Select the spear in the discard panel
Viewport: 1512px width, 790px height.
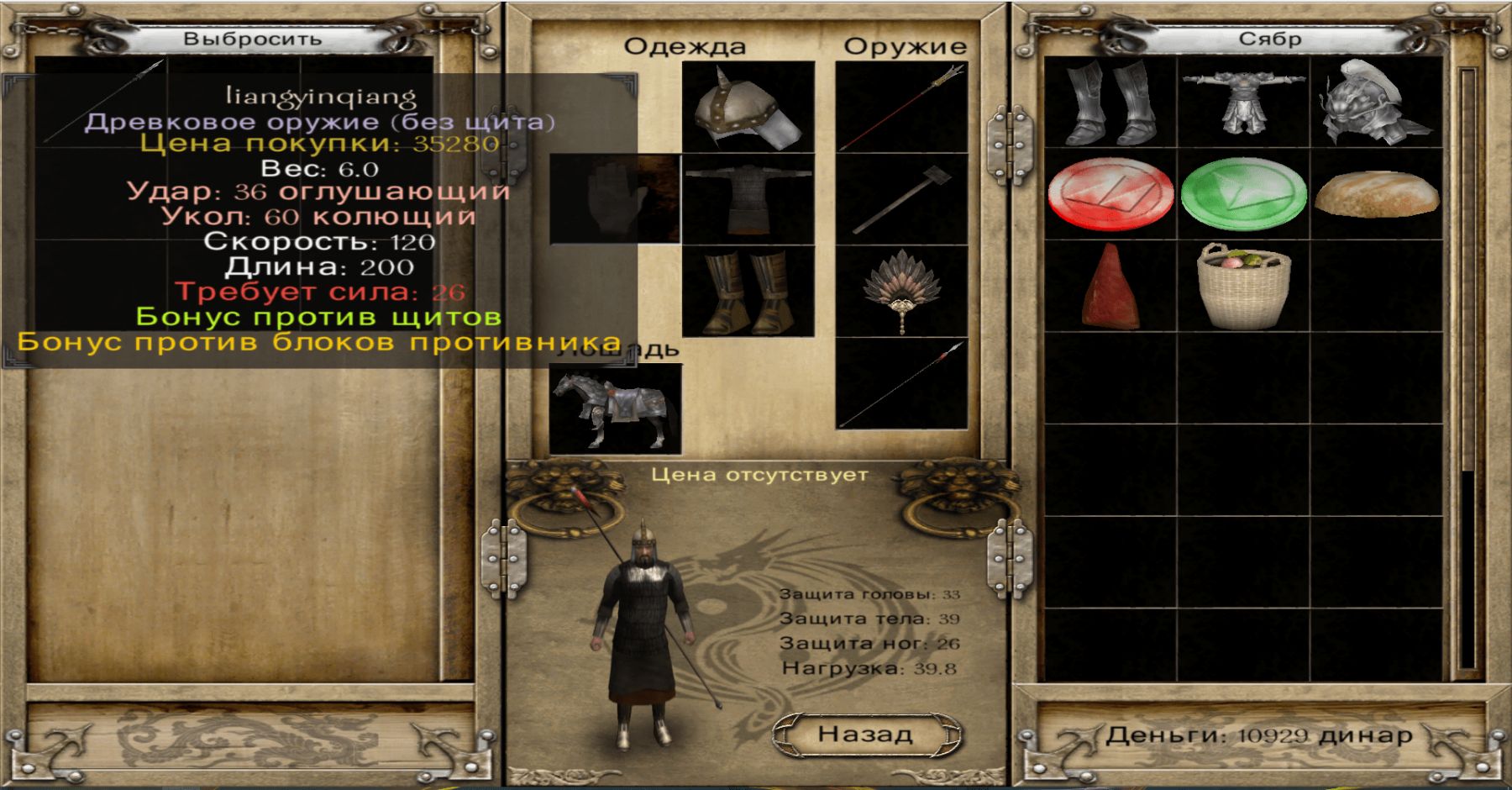102,103
